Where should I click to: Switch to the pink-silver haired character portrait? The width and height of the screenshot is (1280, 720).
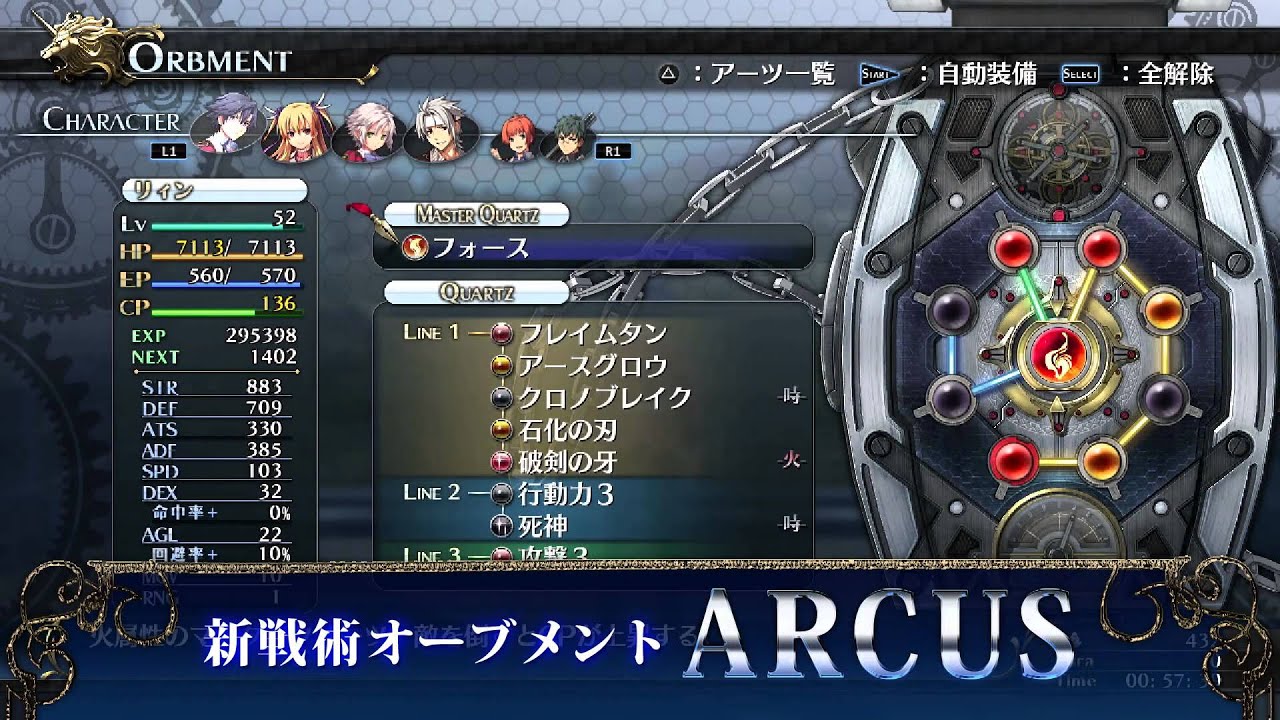pos(364,131)
